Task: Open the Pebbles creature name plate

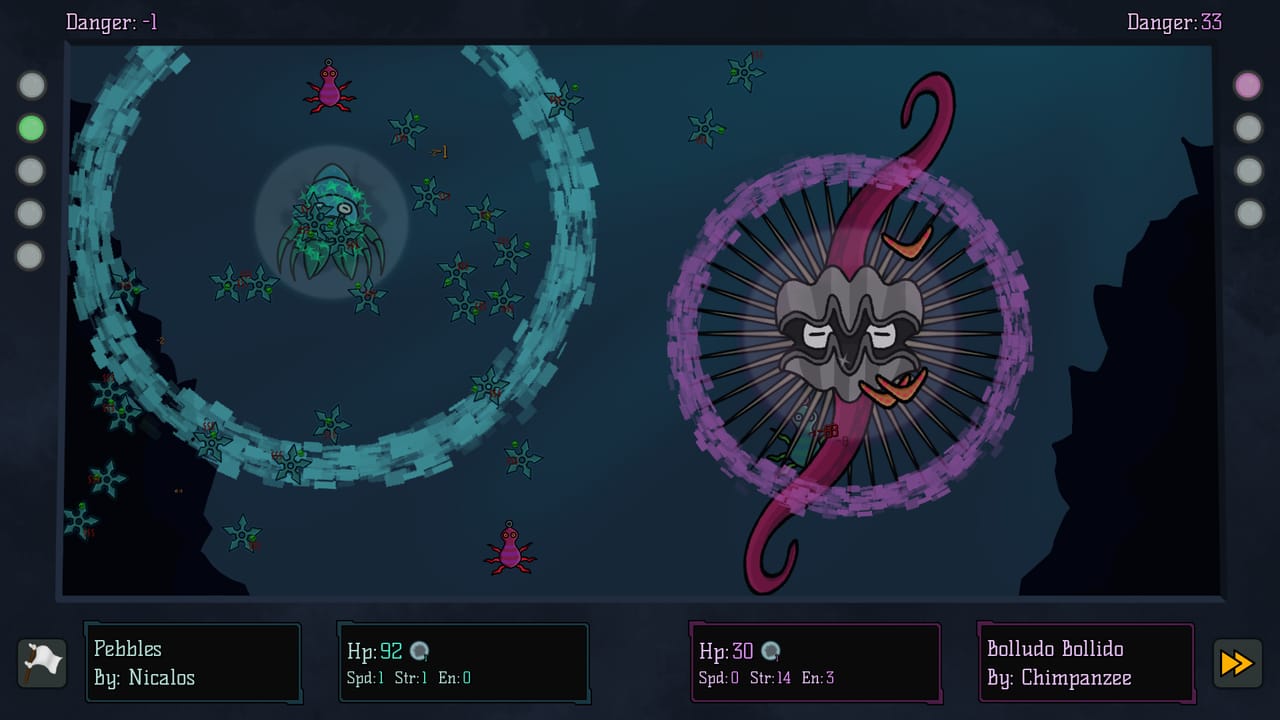Action: [192, 662]
